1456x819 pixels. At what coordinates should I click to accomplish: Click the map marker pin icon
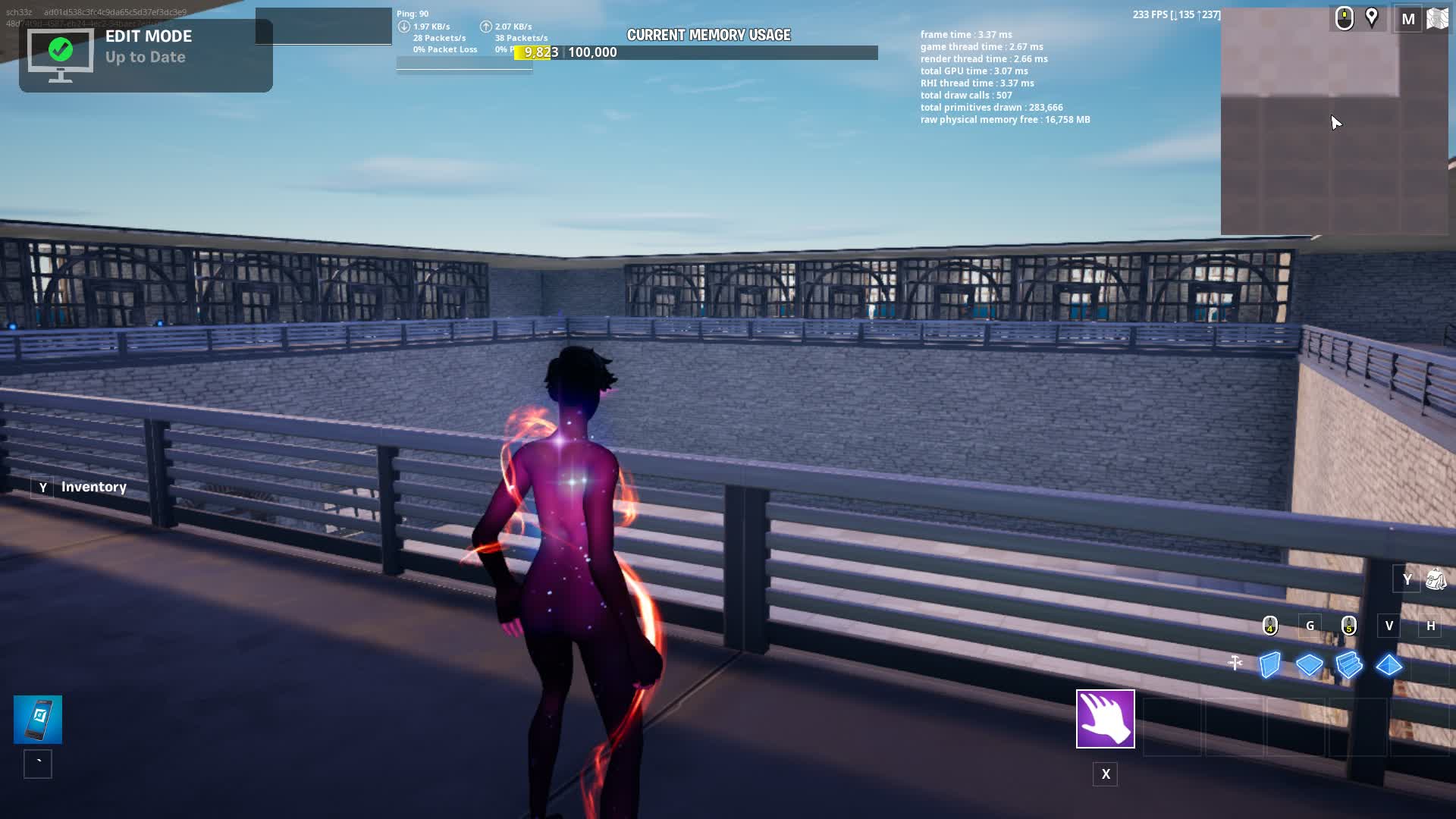pos(1372,17)
